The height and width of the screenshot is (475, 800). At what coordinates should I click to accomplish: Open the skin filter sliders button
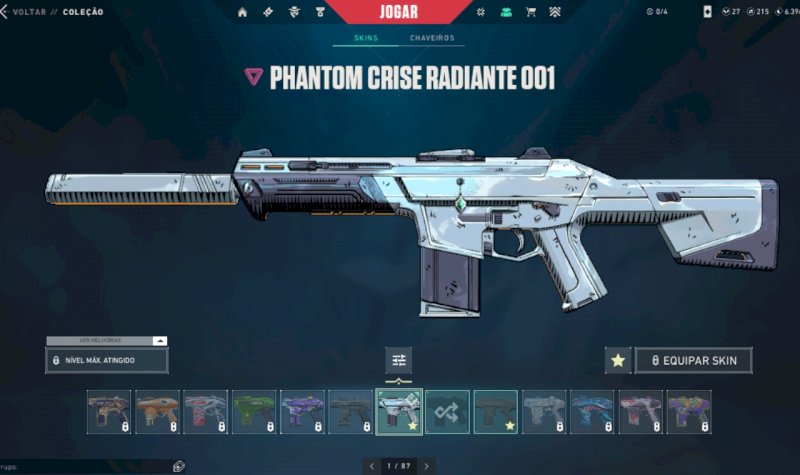pyautogui.click(x=399, y=361)
